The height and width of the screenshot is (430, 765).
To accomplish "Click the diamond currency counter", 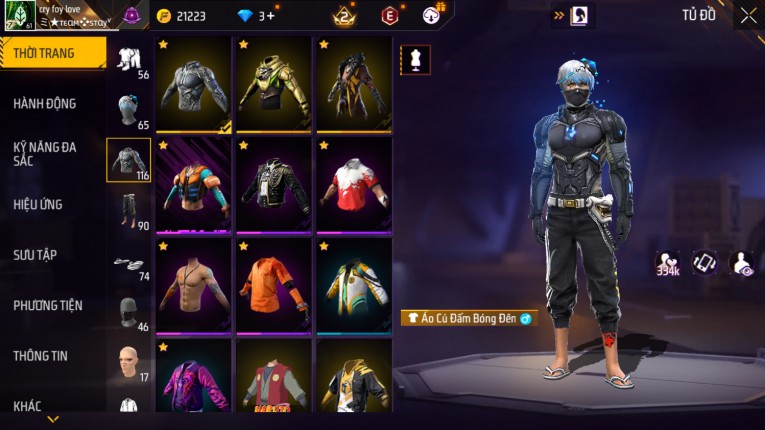I will 254,16.
